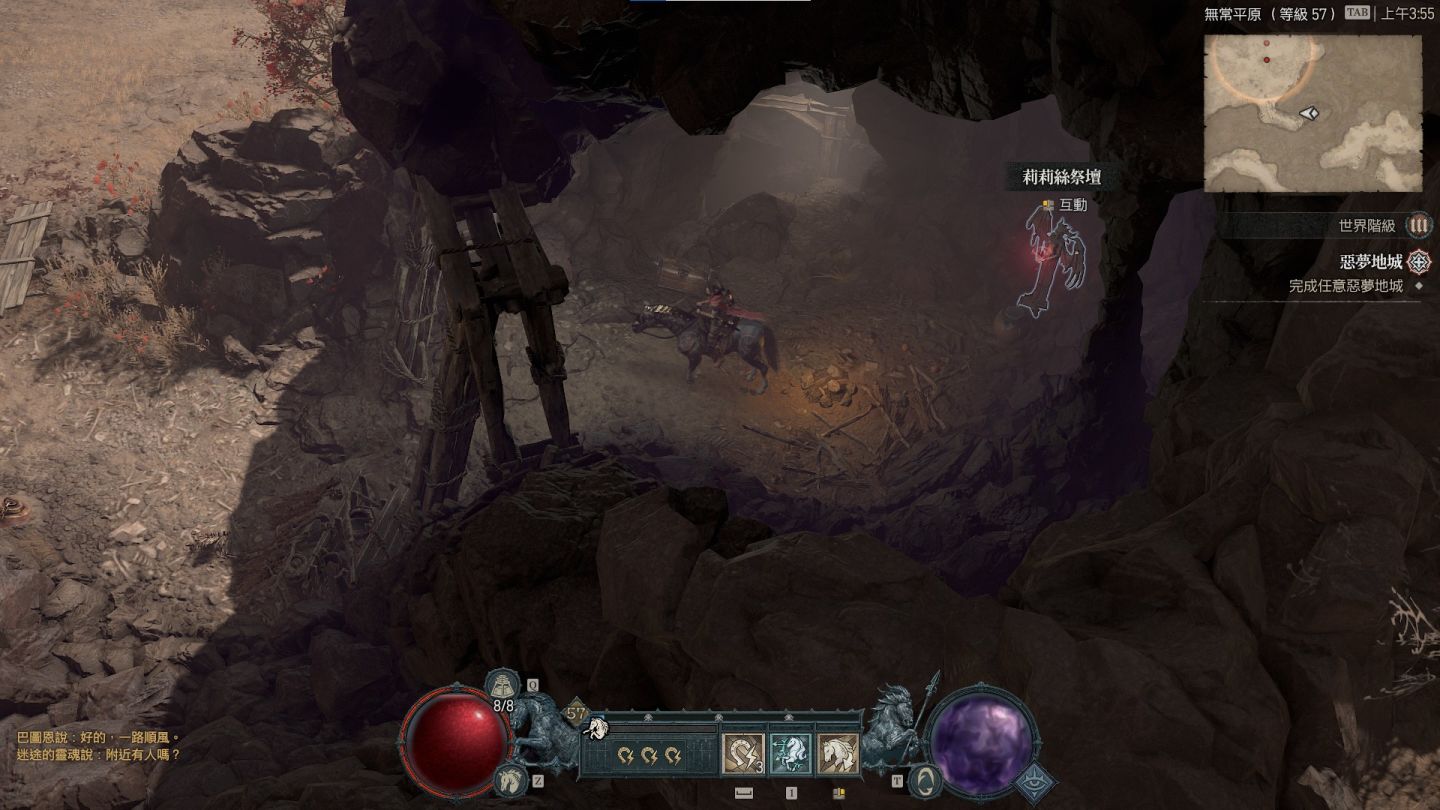Viewport: 1440px width, 810px height.
Task: Click the horse head dismount icon
Action: 510,778
